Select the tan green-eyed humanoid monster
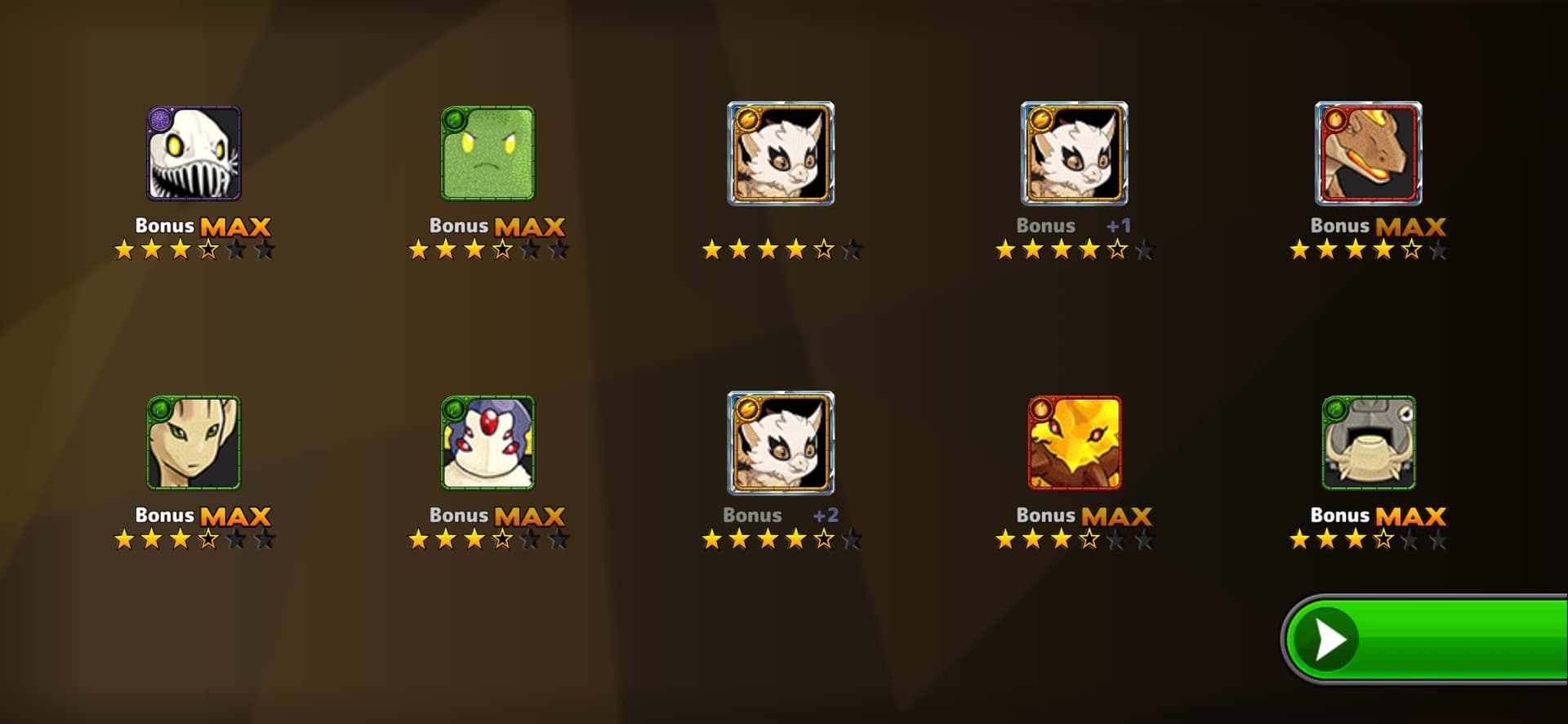This screenshot has width=1568, height=724. click(x=194, y=443)
